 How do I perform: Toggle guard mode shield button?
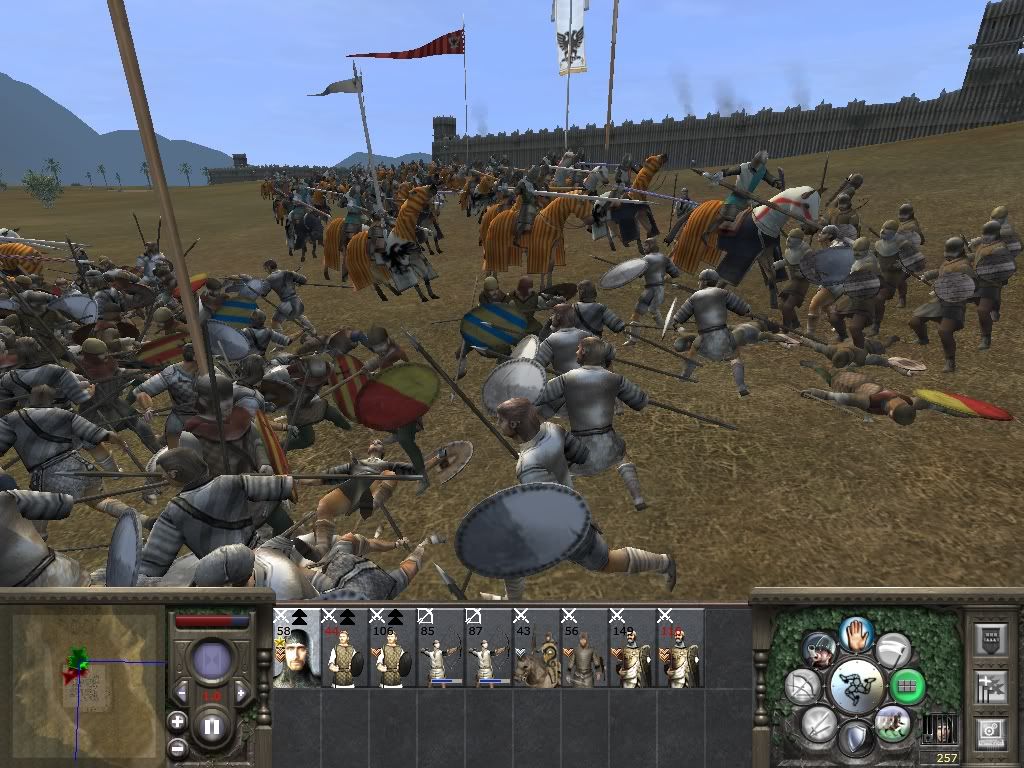[x=855, y=740]
